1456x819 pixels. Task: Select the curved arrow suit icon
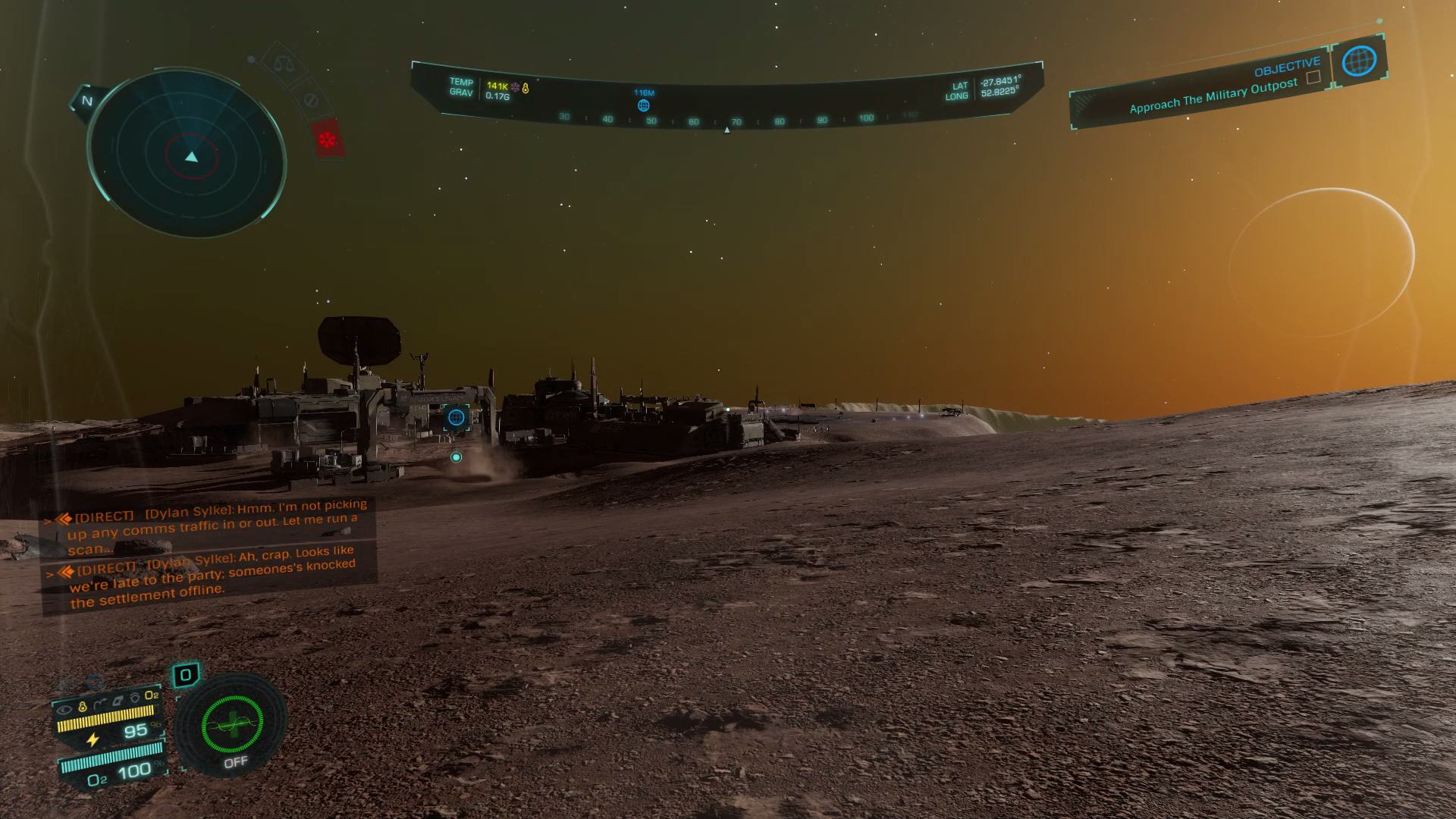100,704
